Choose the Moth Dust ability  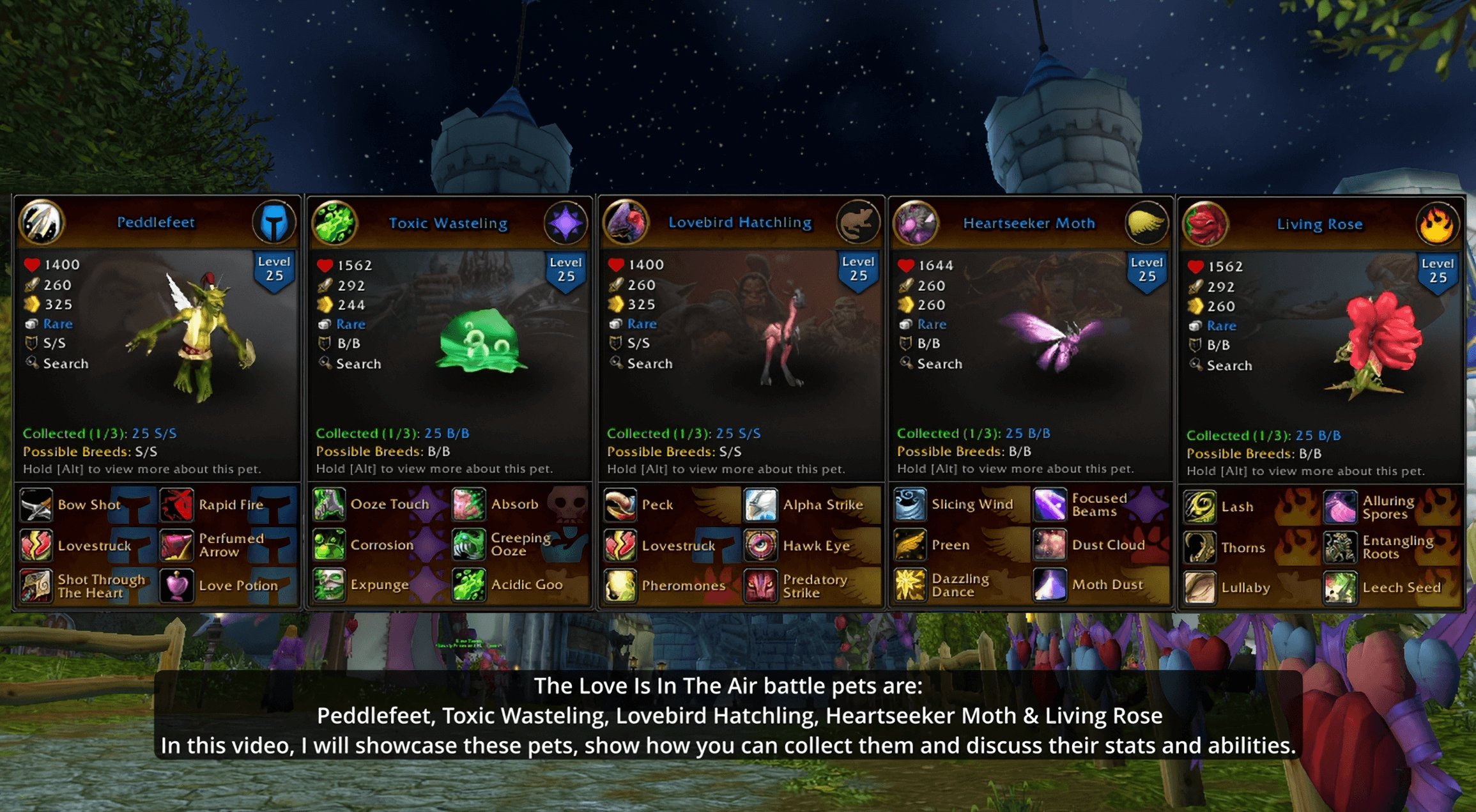[1049, 585]
